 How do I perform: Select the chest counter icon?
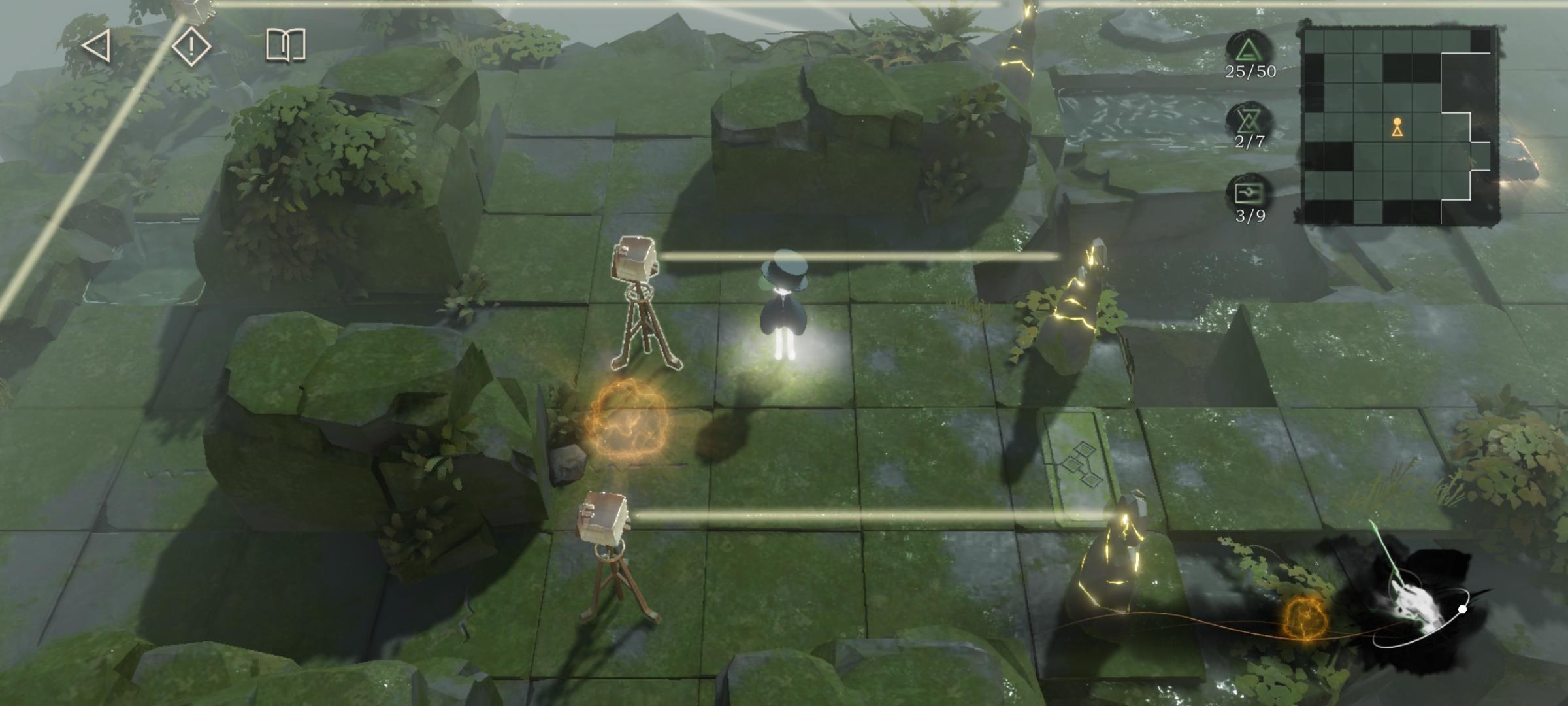[x=1249, y=192]
